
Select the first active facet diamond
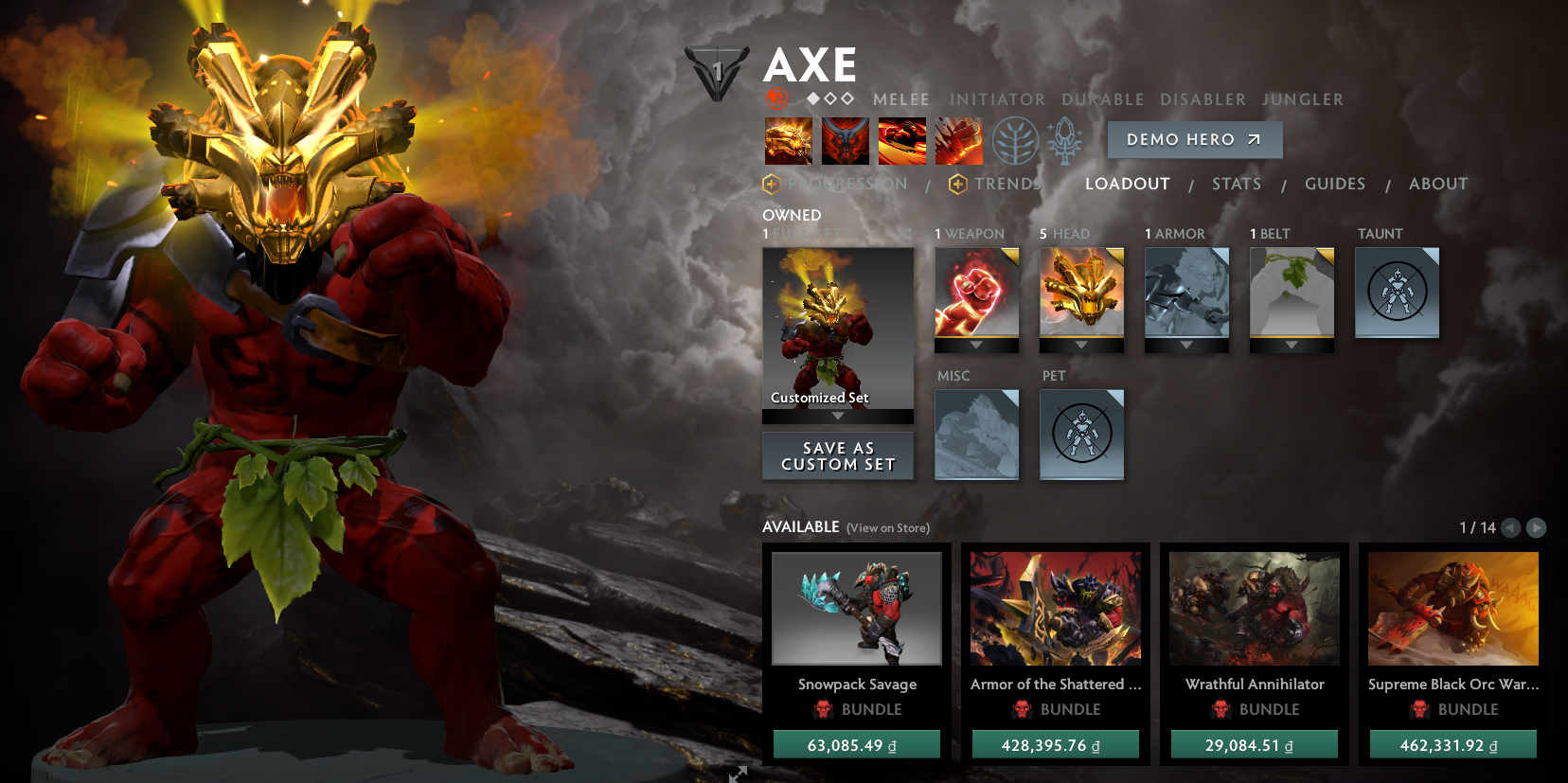[811, 98]
